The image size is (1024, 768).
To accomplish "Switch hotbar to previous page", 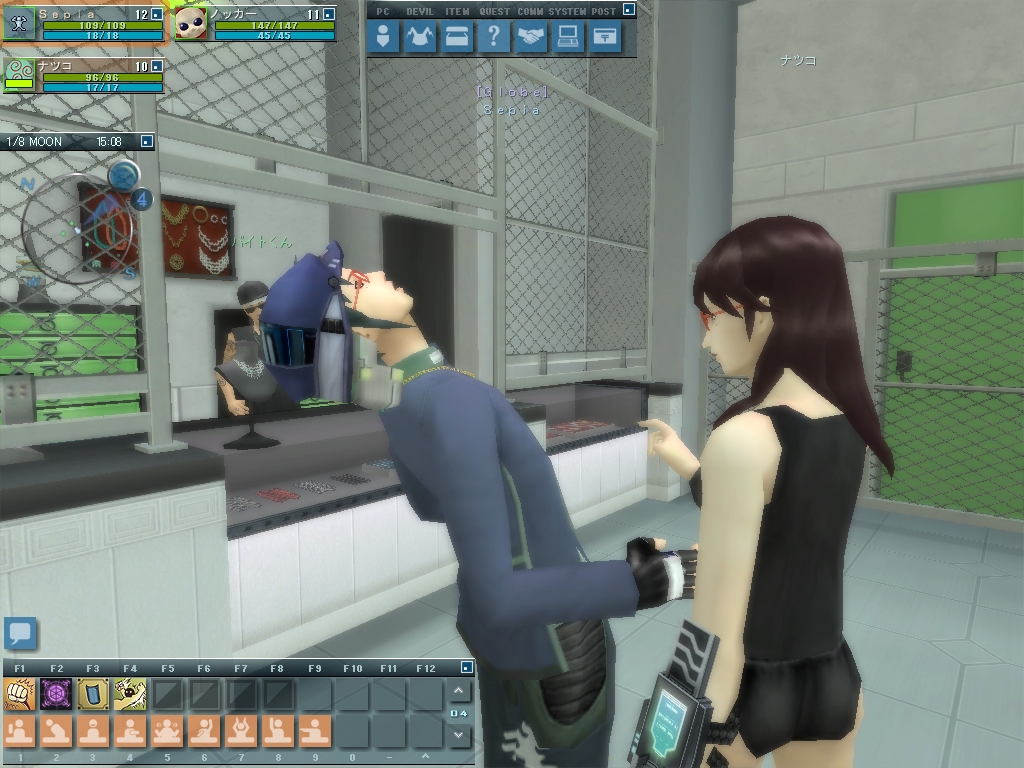I will coord(458,691).
